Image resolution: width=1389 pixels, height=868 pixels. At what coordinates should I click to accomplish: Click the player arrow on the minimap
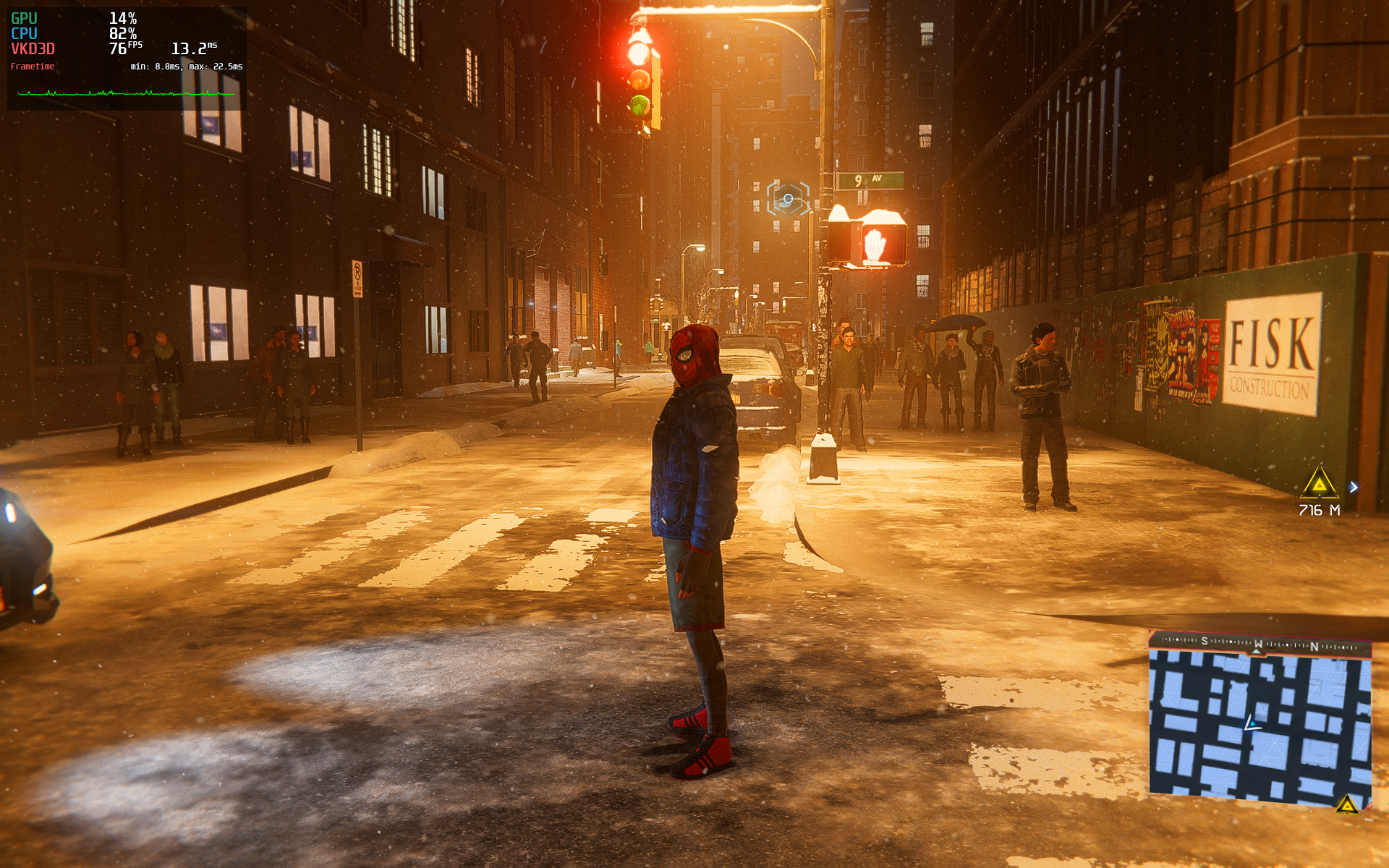click(1252, 723)
